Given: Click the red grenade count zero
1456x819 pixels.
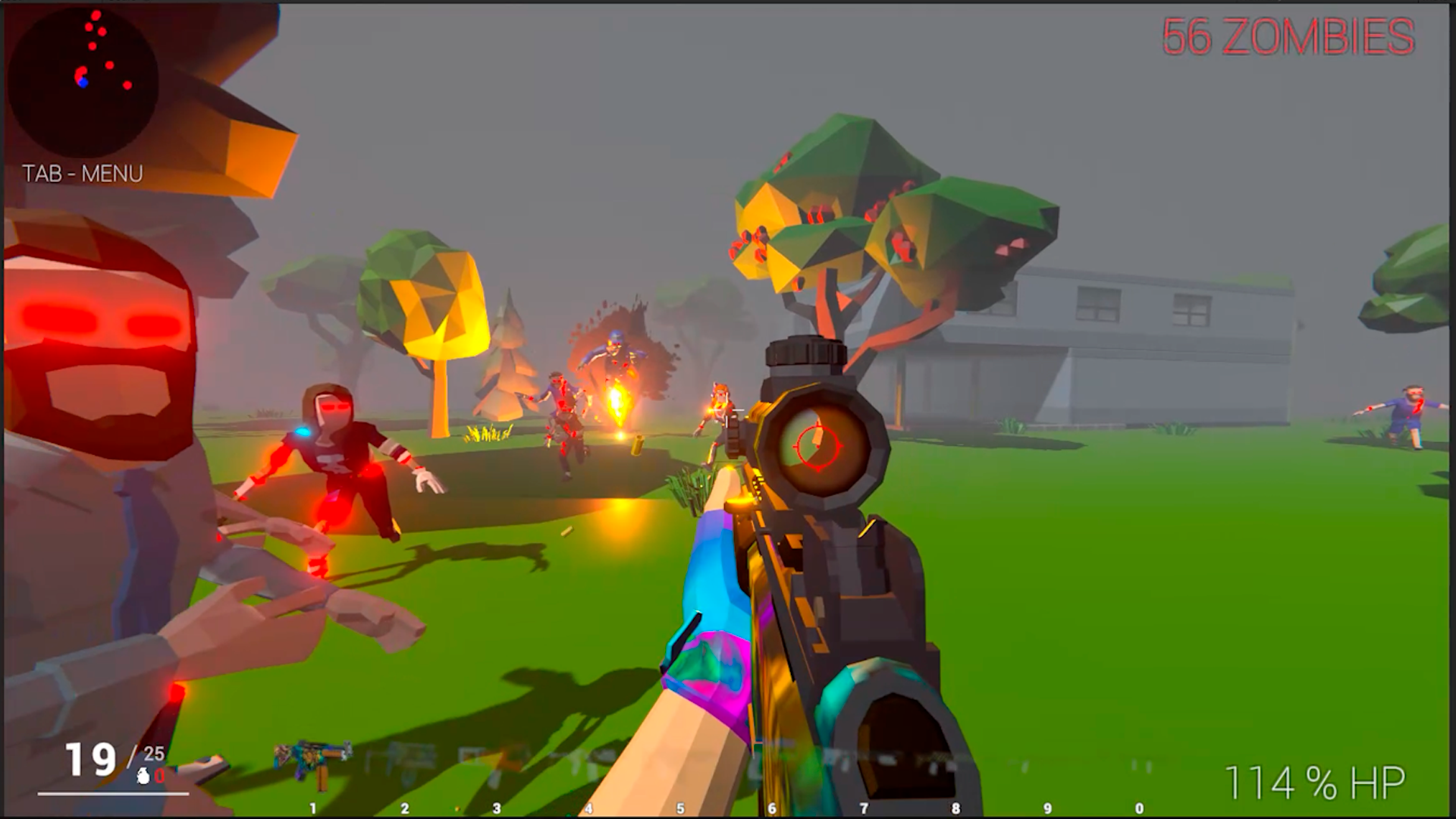Looking at the screenshot, I should click(158, 775).
